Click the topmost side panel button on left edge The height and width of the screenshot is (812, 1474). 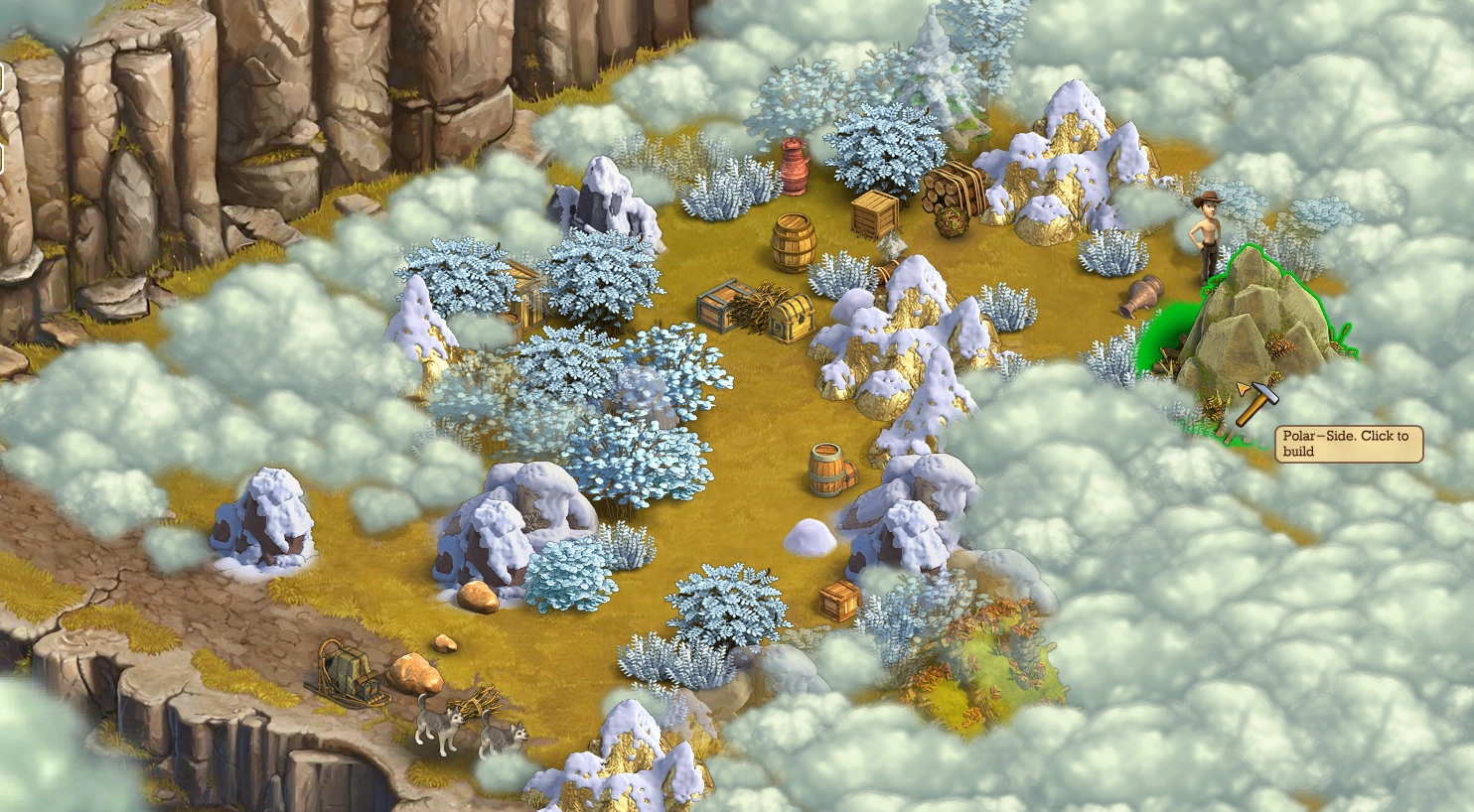tap(4, 76)
